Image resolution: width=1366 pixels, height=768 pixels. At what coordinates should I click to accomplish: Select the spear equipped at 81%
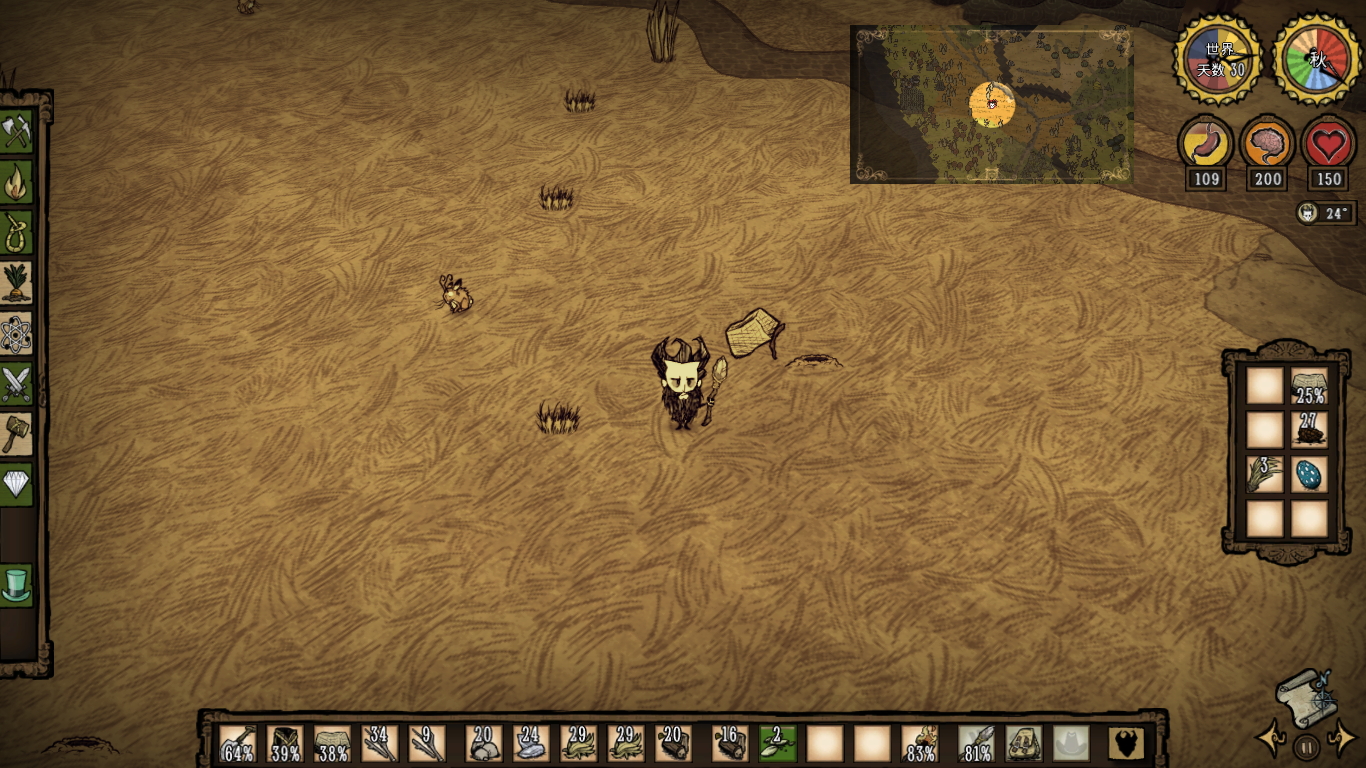coord(976,744)
